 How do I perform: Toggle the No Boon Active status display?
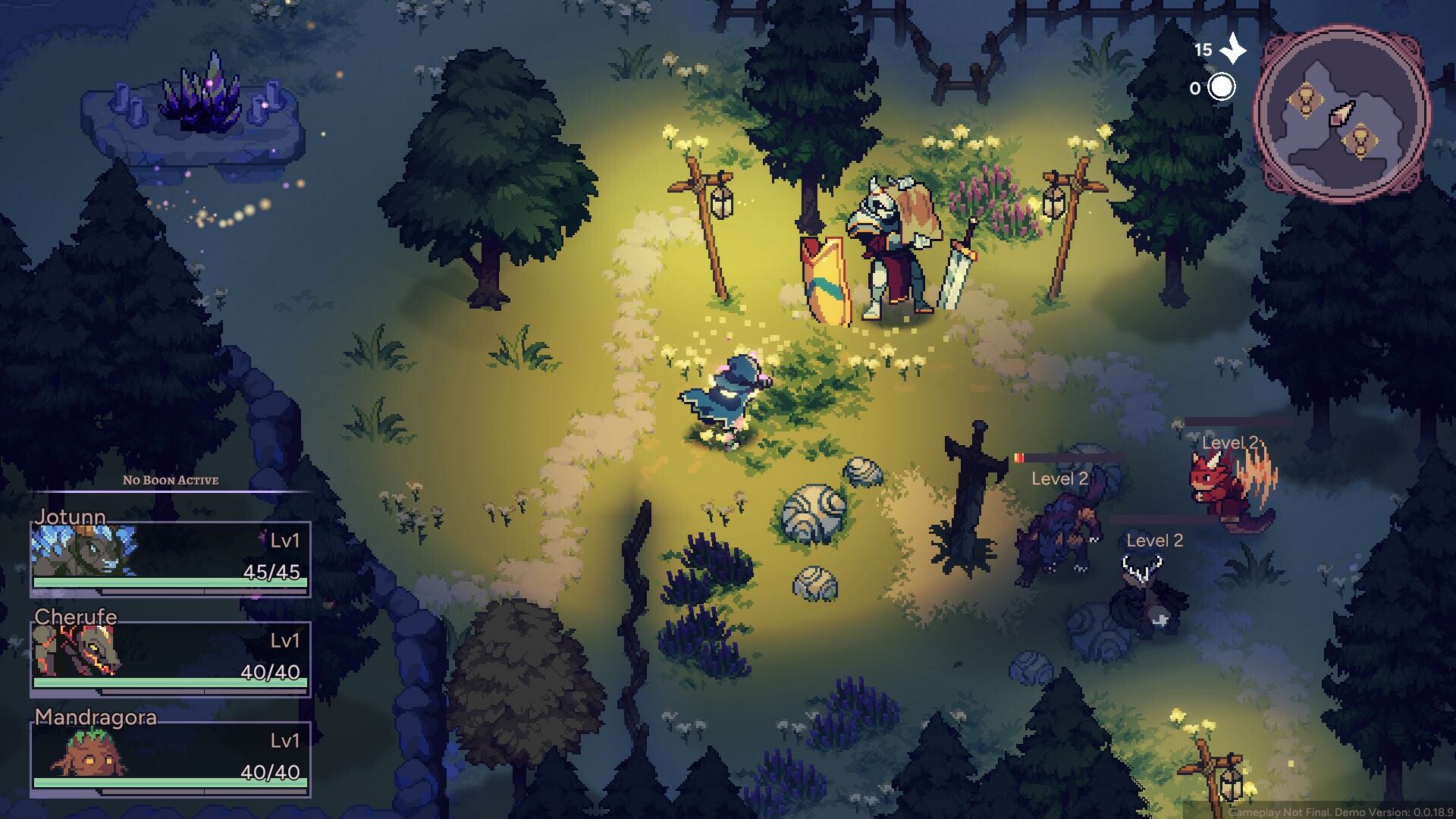click(170, 480)
